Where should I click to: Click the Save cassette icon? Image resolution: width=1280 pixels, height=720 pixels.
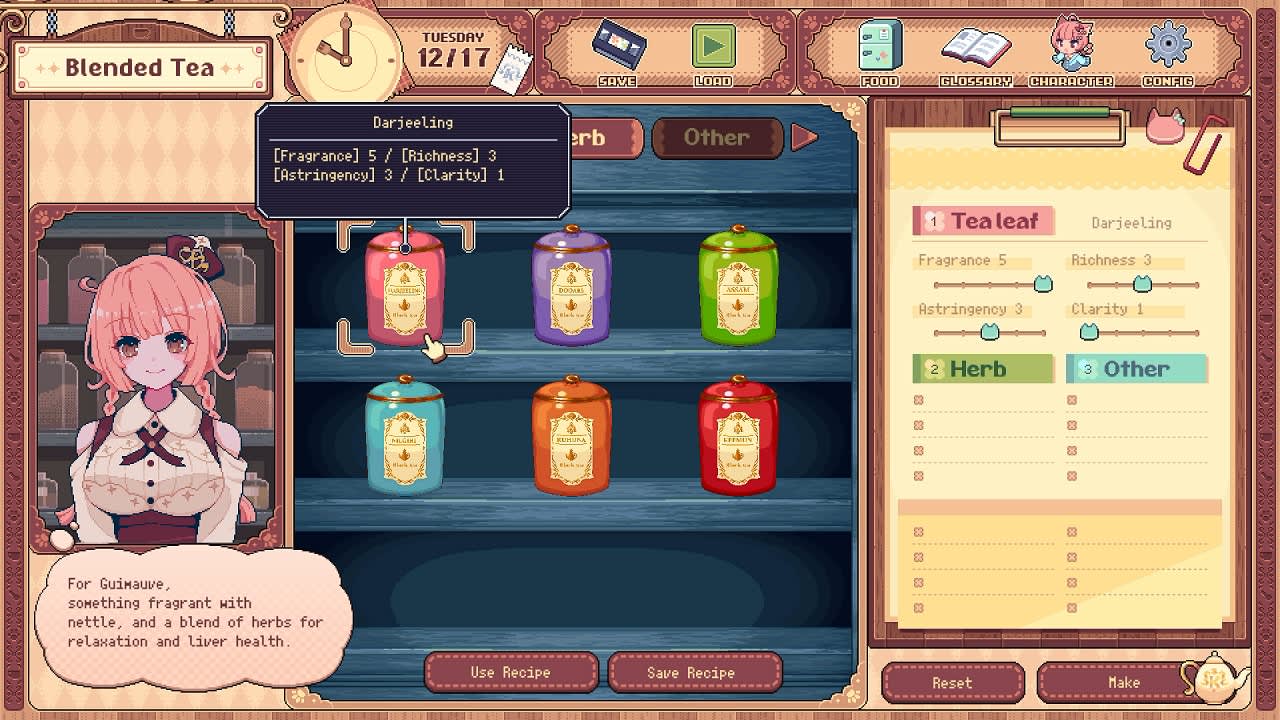click(x=617, y=45)
